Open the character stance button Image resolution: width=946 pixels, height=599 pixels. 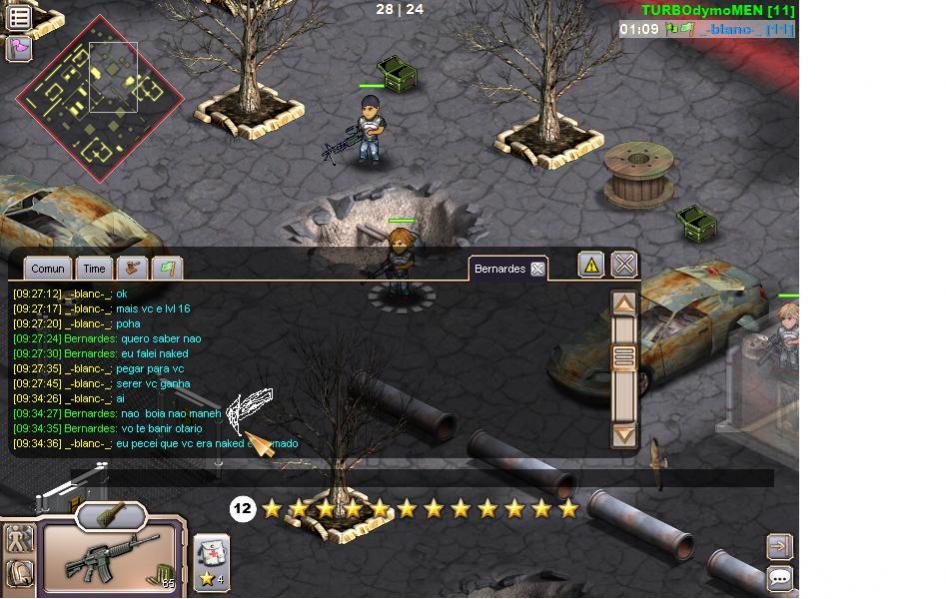coord(19,539)
